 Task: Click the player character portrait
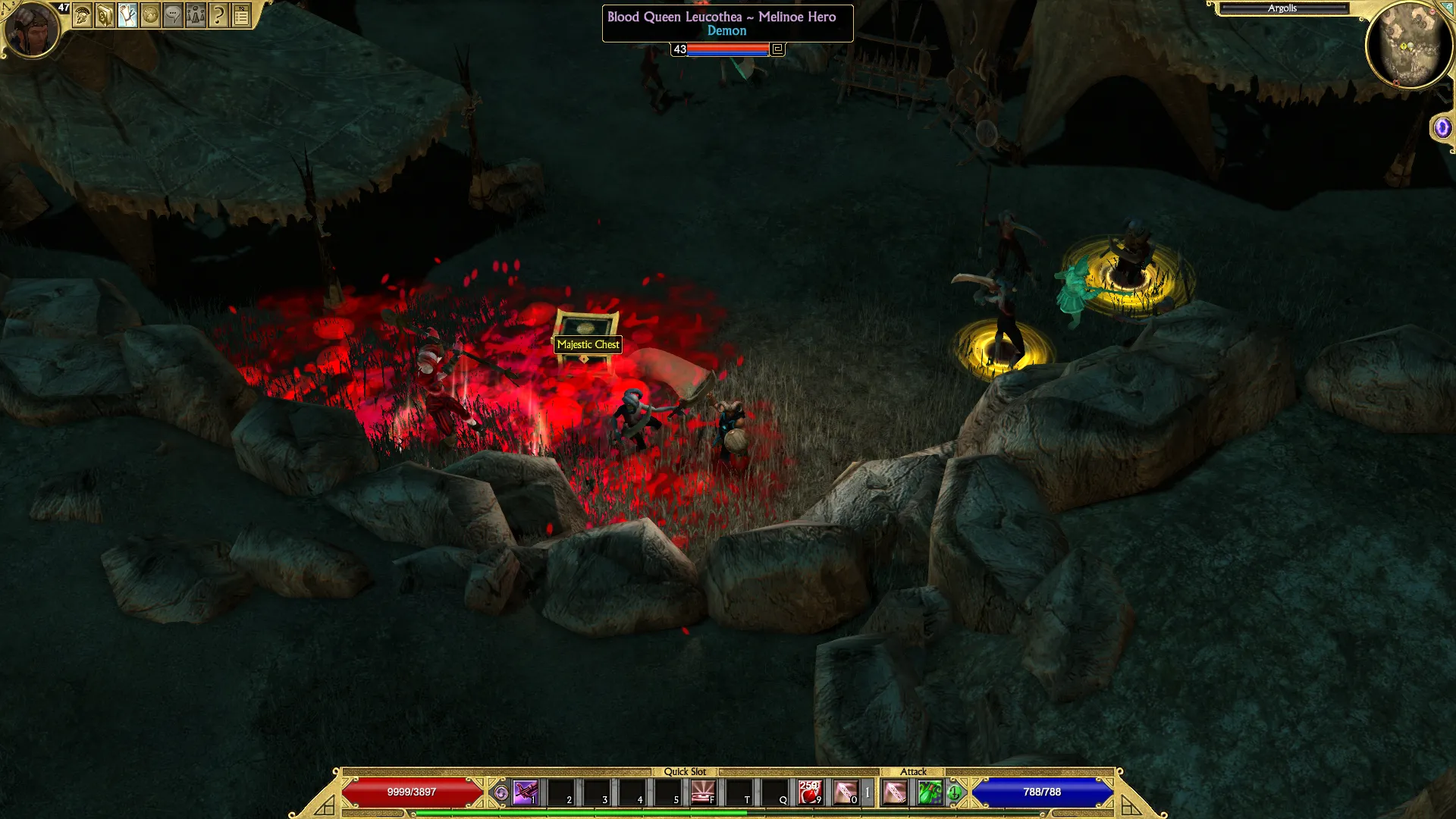(31, 30)
